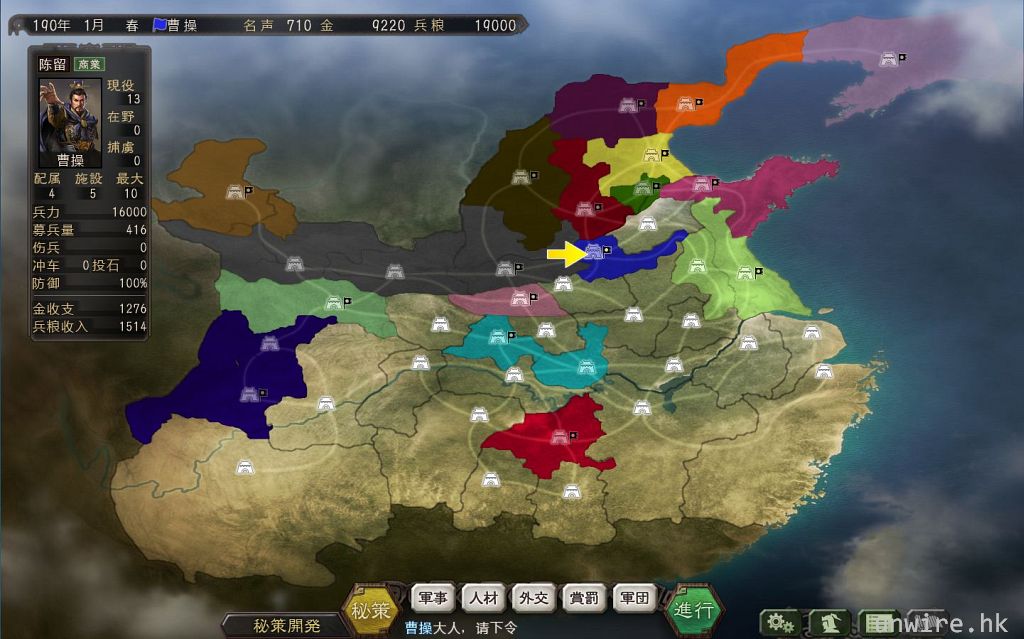Screen dimensions: 1024x639
Task: Select the 人材 personnel menu
Action: pos(485,598)
